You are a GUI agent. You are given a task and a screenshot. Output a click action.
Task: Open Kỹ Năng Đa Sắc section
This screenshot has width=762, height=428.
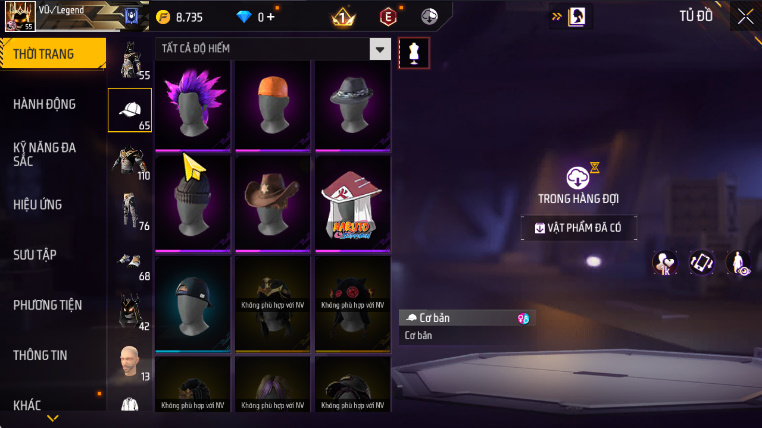(x=46, y=154)
